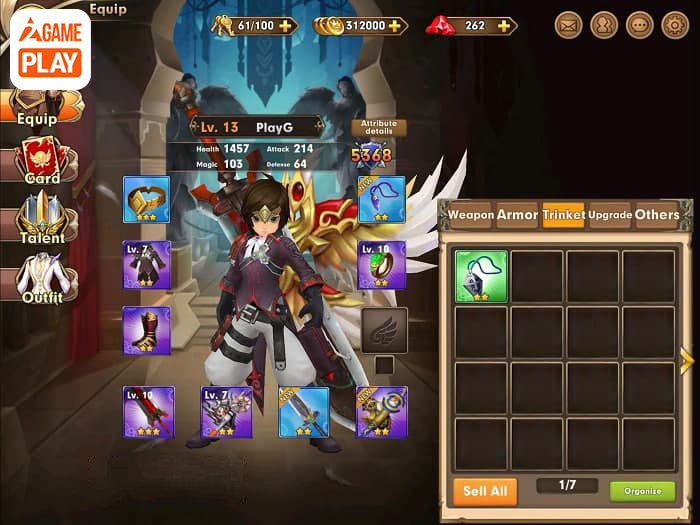Viewport: 700px width, 525px height.
Task: Open the mail envelope icon
Action: tap(569, 25)
